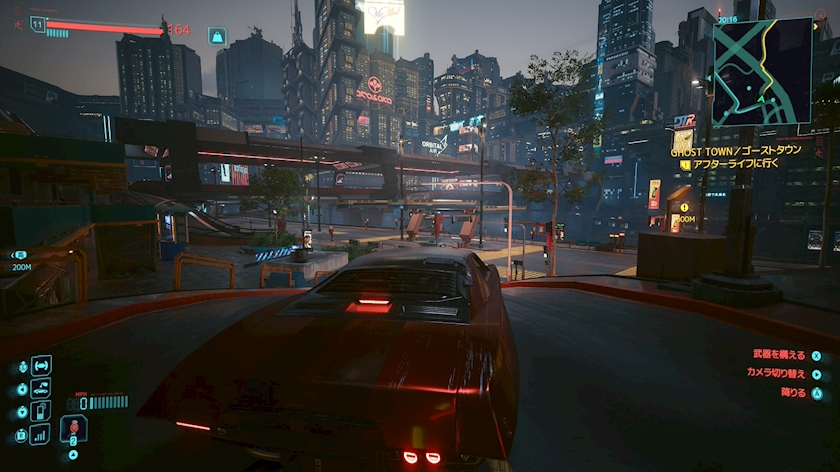
Task: Open the phone quick-access icon
Action: click(x=41, y=411)
